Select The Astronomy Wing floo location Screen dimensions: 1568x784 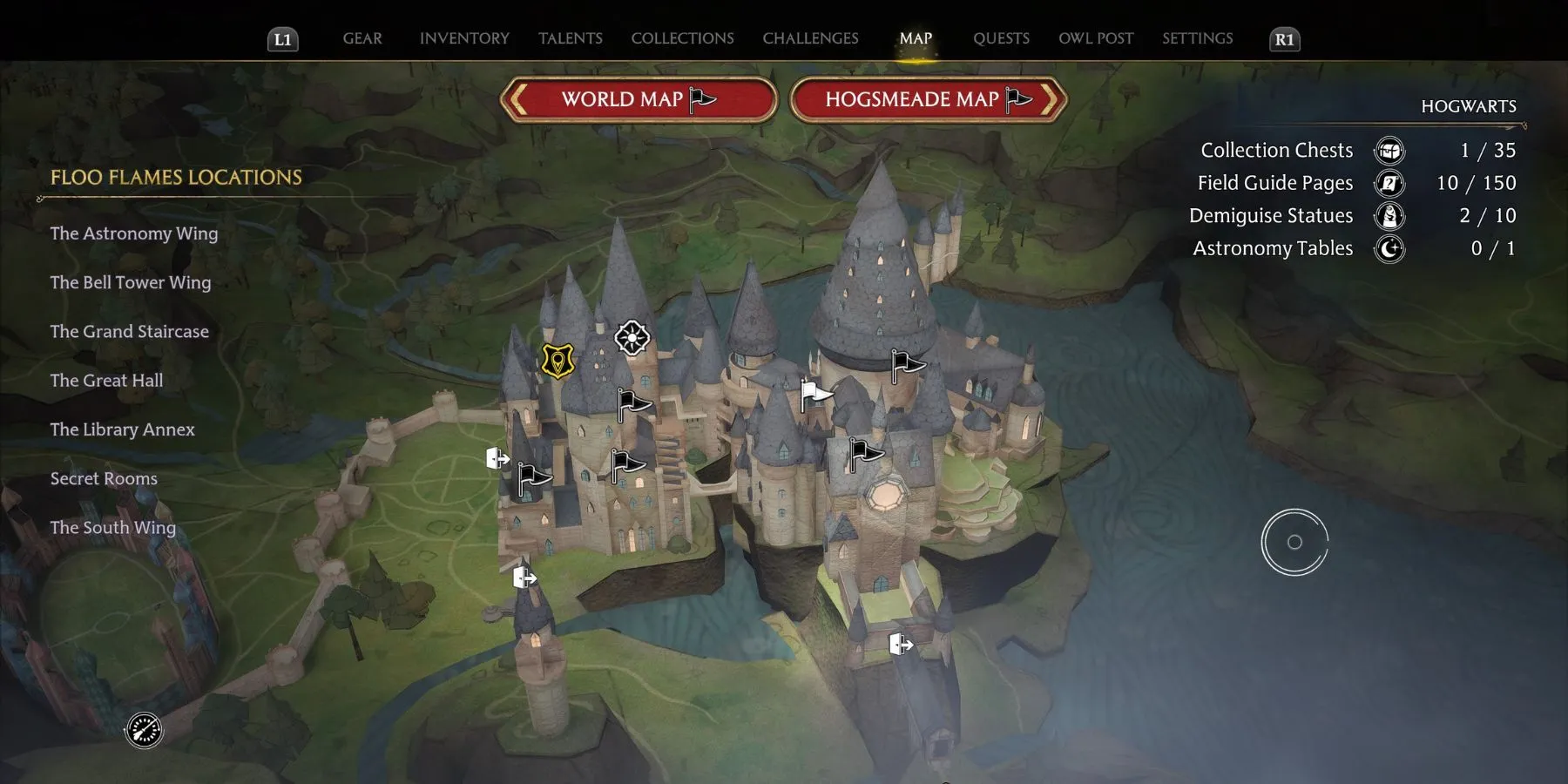pos(134,233)
